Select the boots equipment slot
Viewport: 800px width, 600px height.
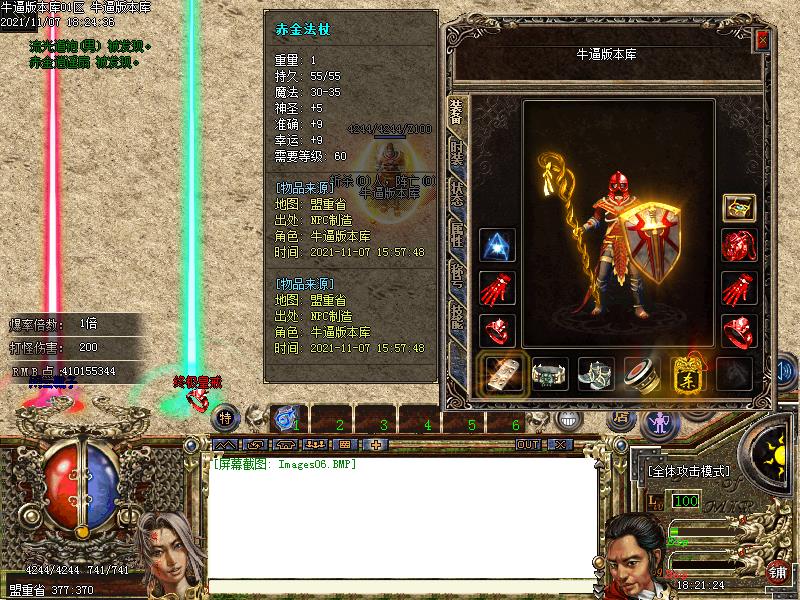pos(596,374)
